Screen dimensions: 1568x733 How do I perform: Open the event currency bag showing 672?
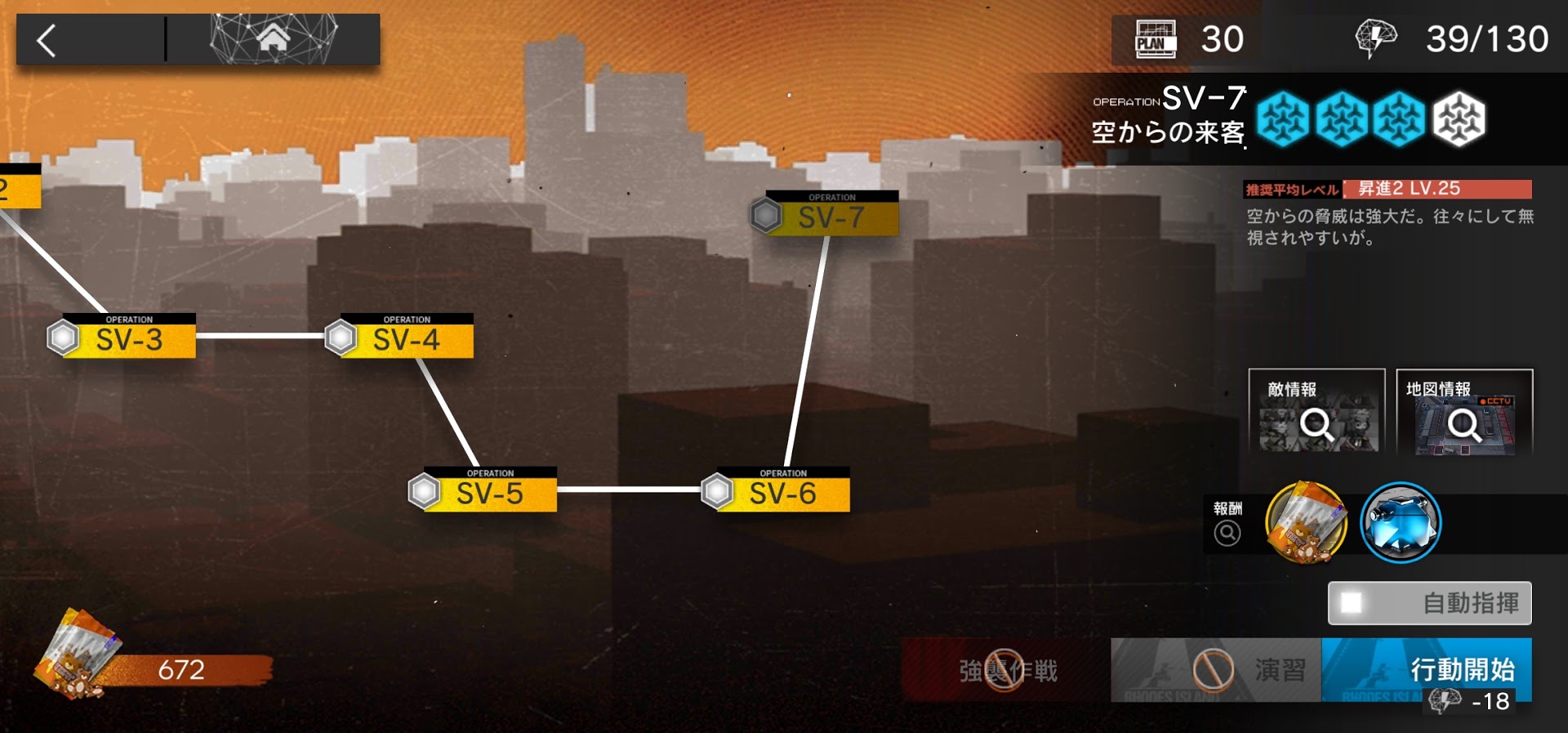[151, 662]
